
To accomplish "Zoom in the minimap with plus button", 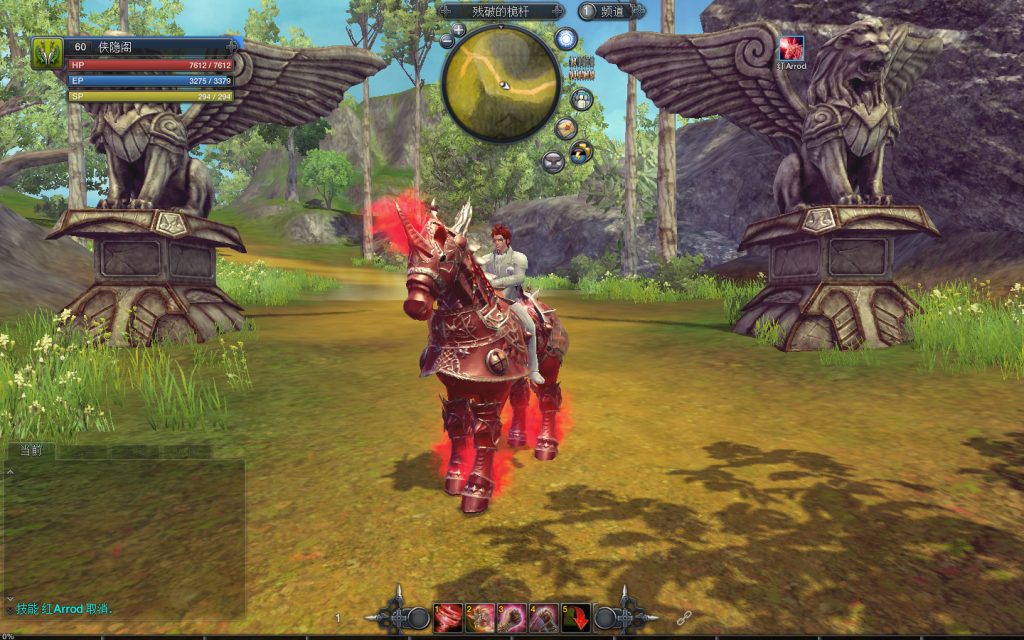I will 458,30.
